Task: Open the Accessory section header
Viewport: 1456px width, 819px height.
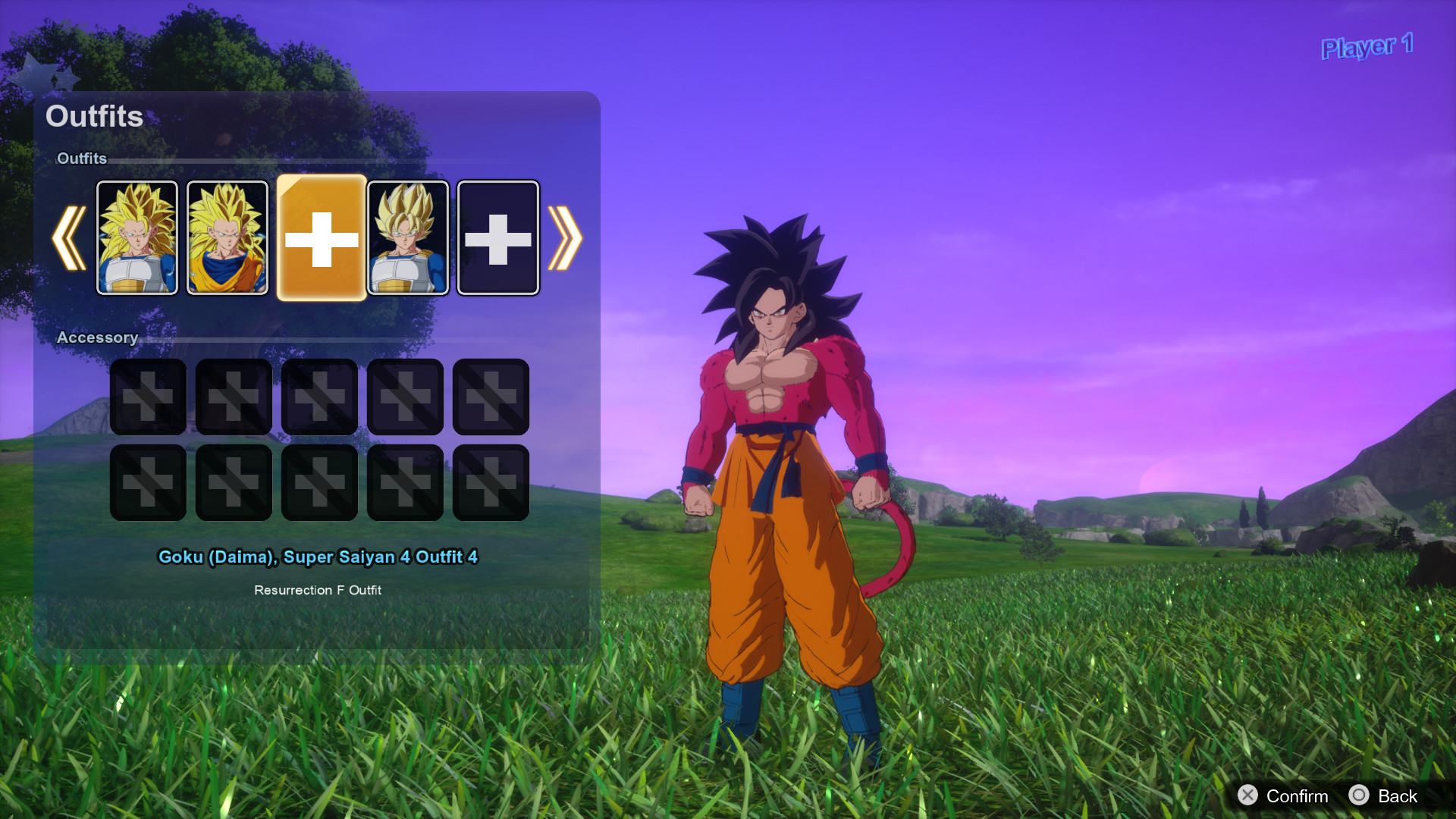Action: [x=98, y=337]
